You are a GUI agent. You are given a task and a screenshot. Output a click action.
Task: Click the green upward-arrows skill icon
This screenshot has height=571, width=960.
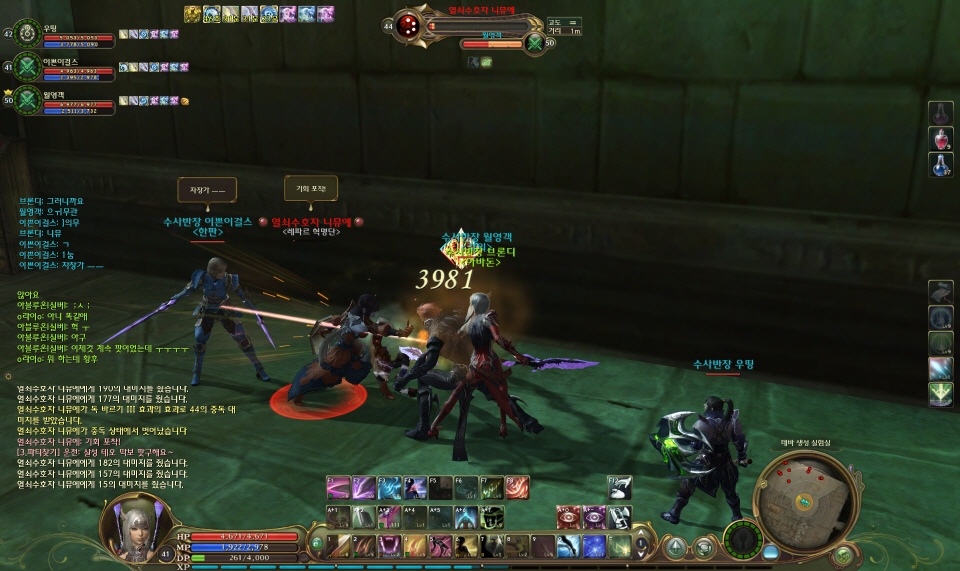940,394
